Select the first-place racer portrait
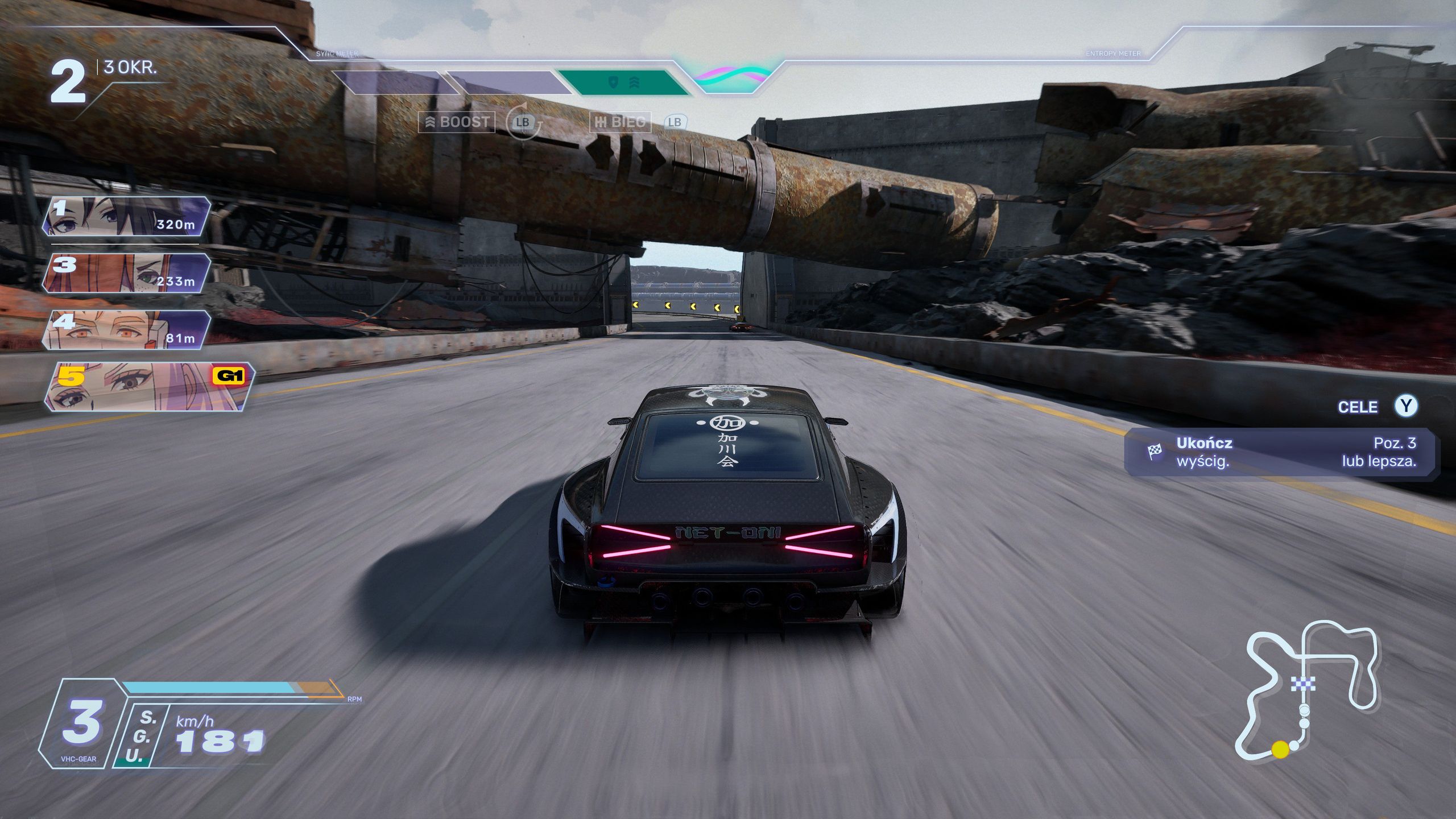 (x=126, y=216)
